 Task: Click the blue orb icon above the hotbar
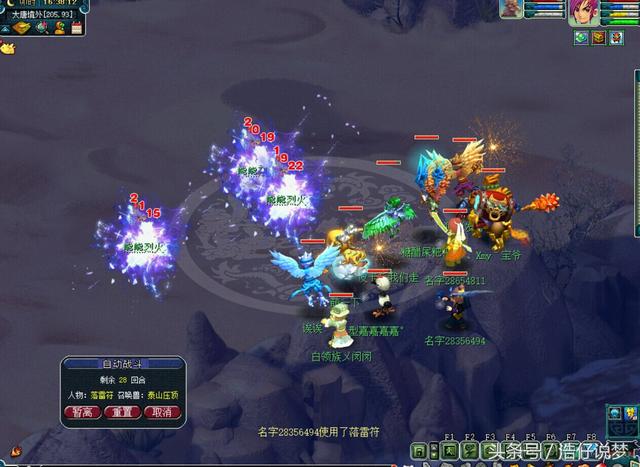[616, 412]
